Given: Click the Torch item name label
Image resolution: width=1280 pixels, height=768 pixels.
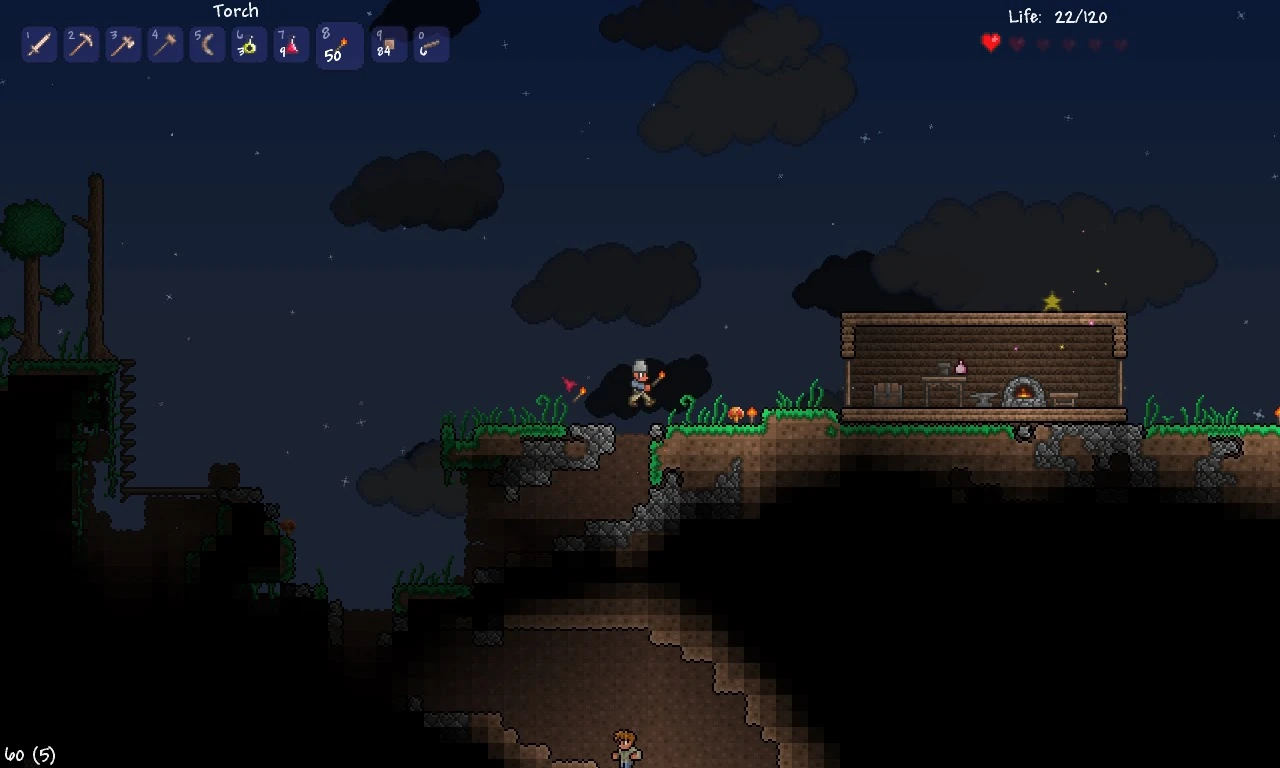Looking at the screenshot, I should (236, 11).
